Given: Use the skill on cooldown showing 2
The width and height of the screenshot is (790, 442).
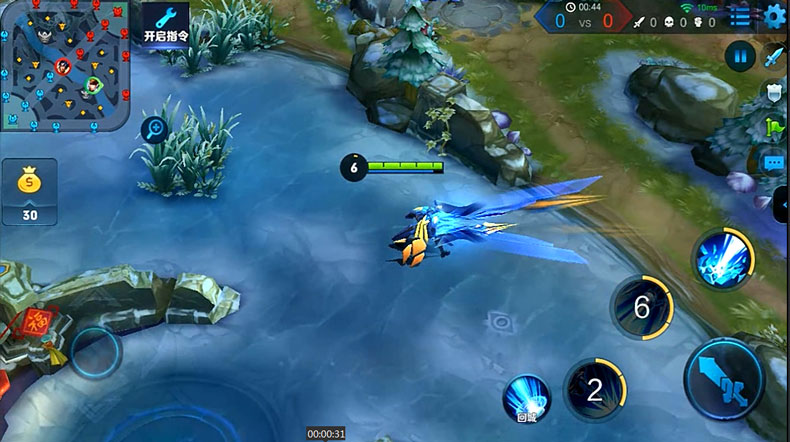Looking at the screenshot, I should (594, 389).
